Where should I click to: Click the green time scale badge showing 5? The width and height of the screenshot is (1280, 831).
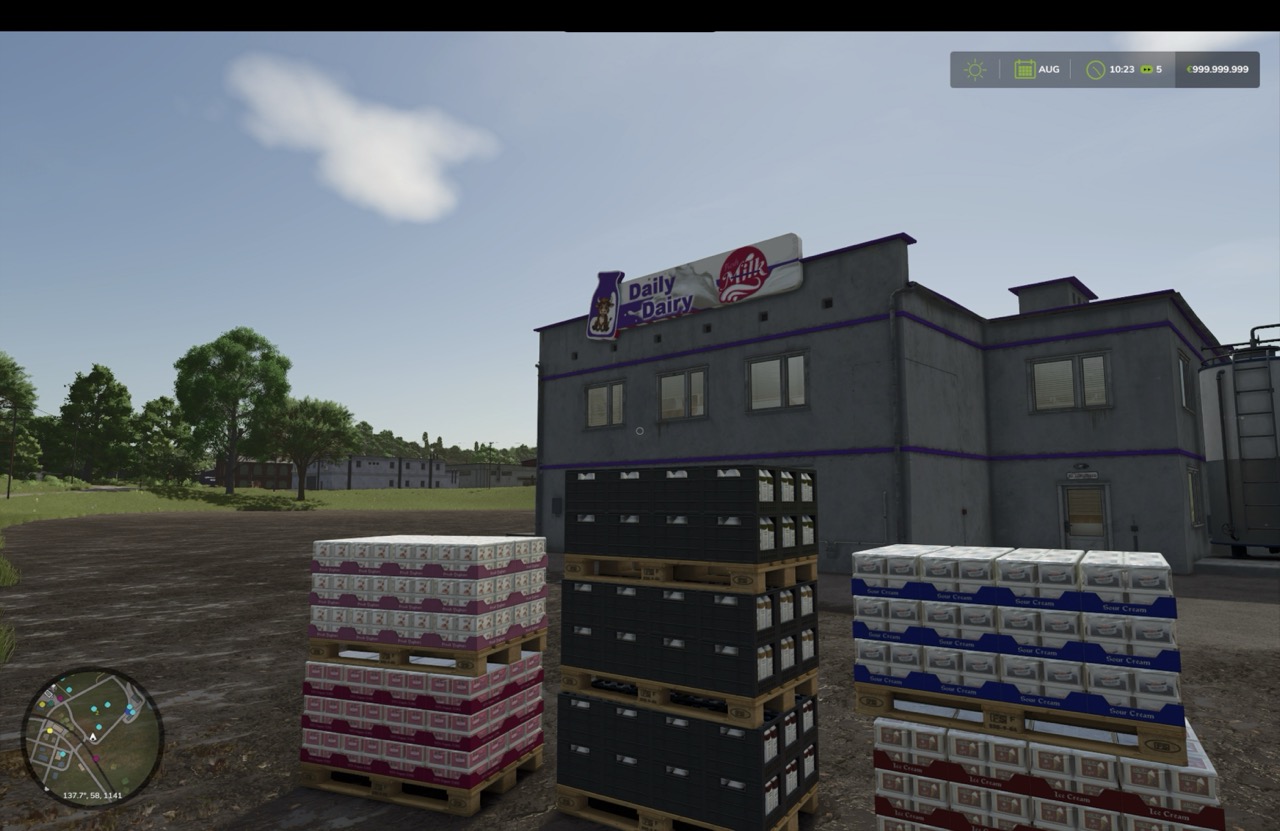1148,69
